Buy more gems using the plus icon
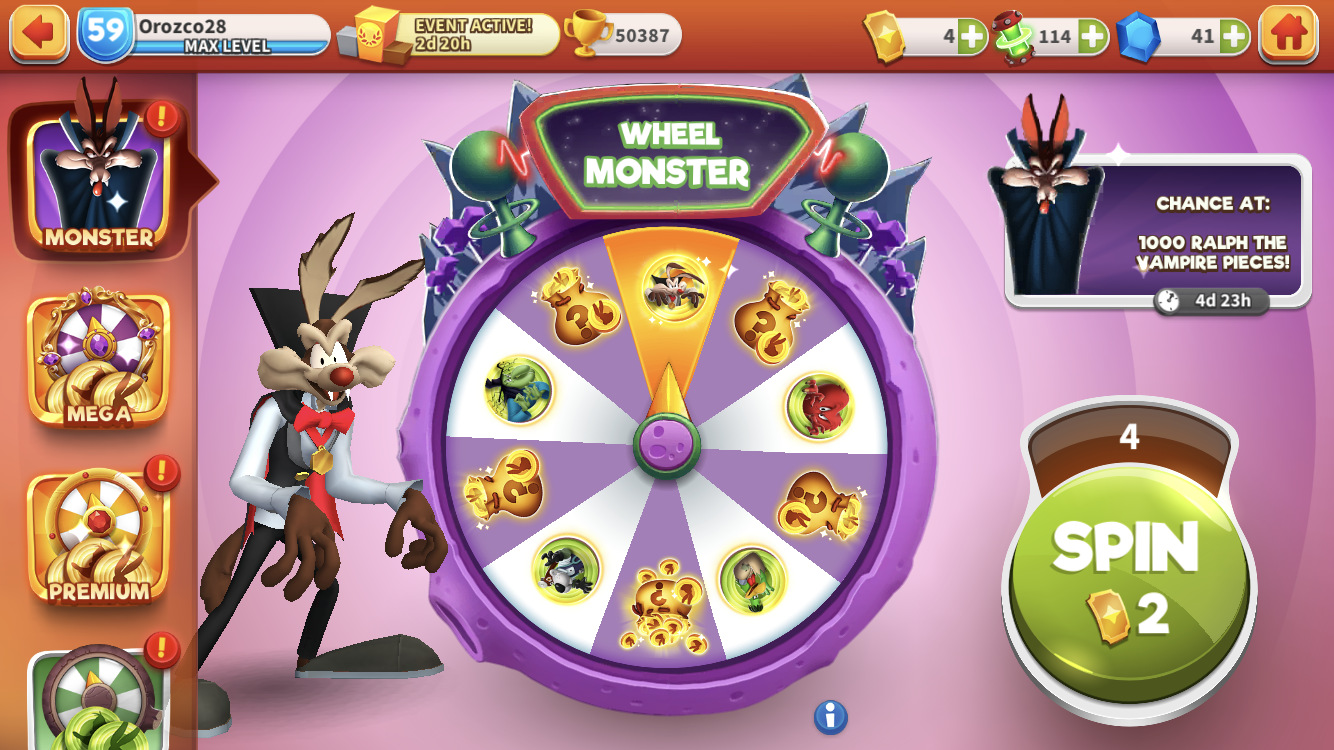The image size is (1334, 750). point(1234,34)
